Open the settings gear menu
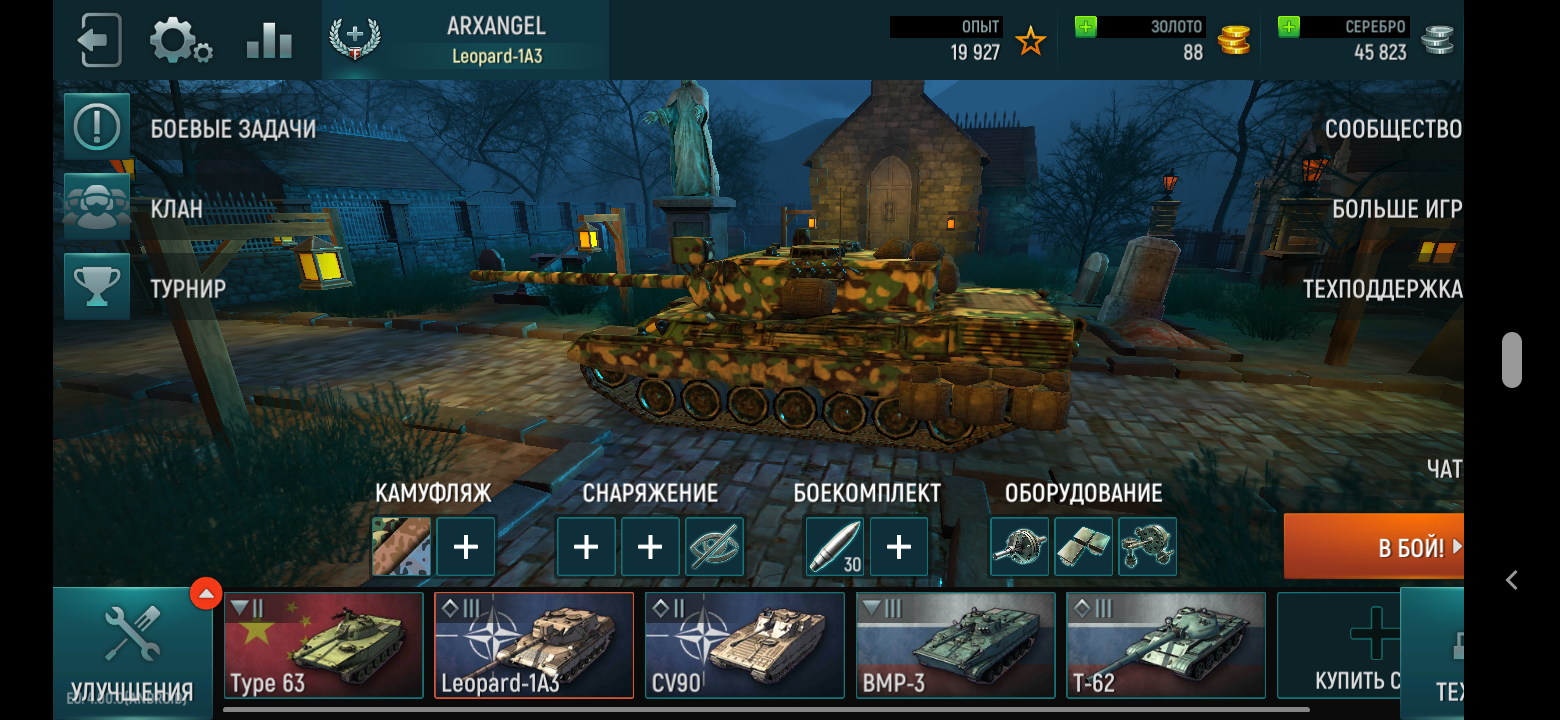Image resolution: width=1560 pixels, height=720 pixels. [x=180, y=41]
